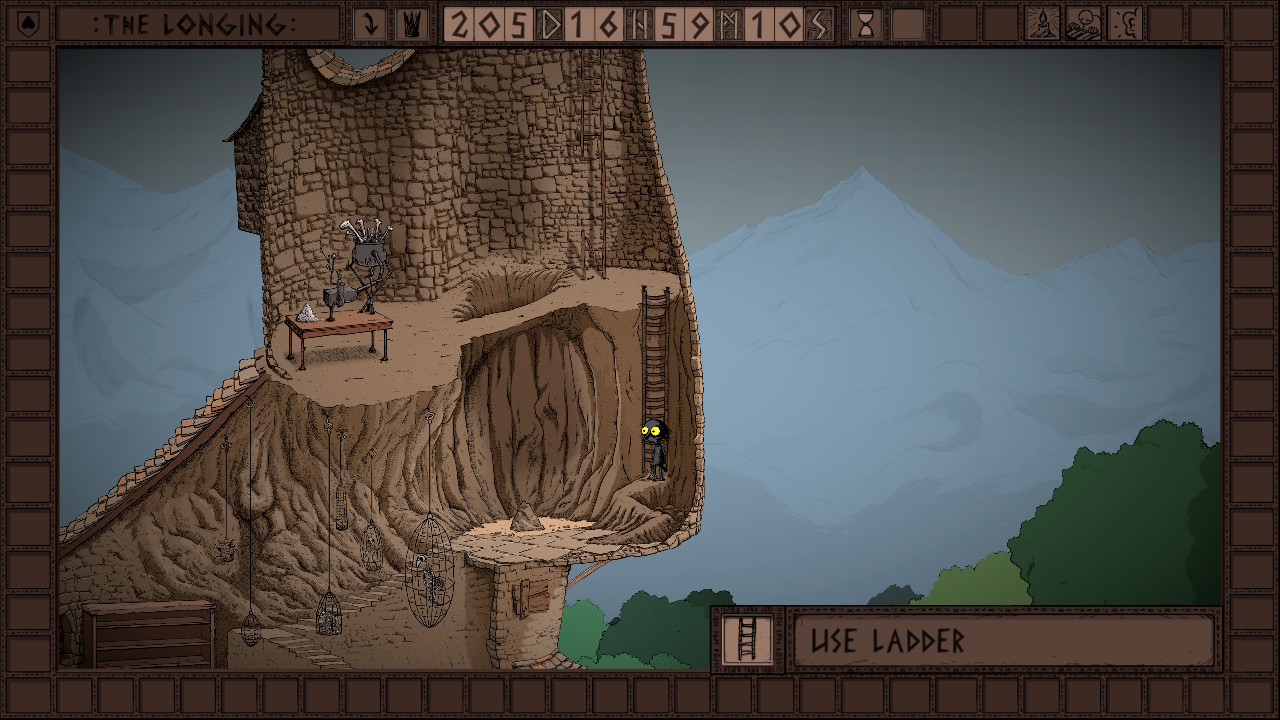Image resolution: width=1280 pixels, height=720 pixels.
Task: Select the curved down arrow button
Action: (370, 24)
